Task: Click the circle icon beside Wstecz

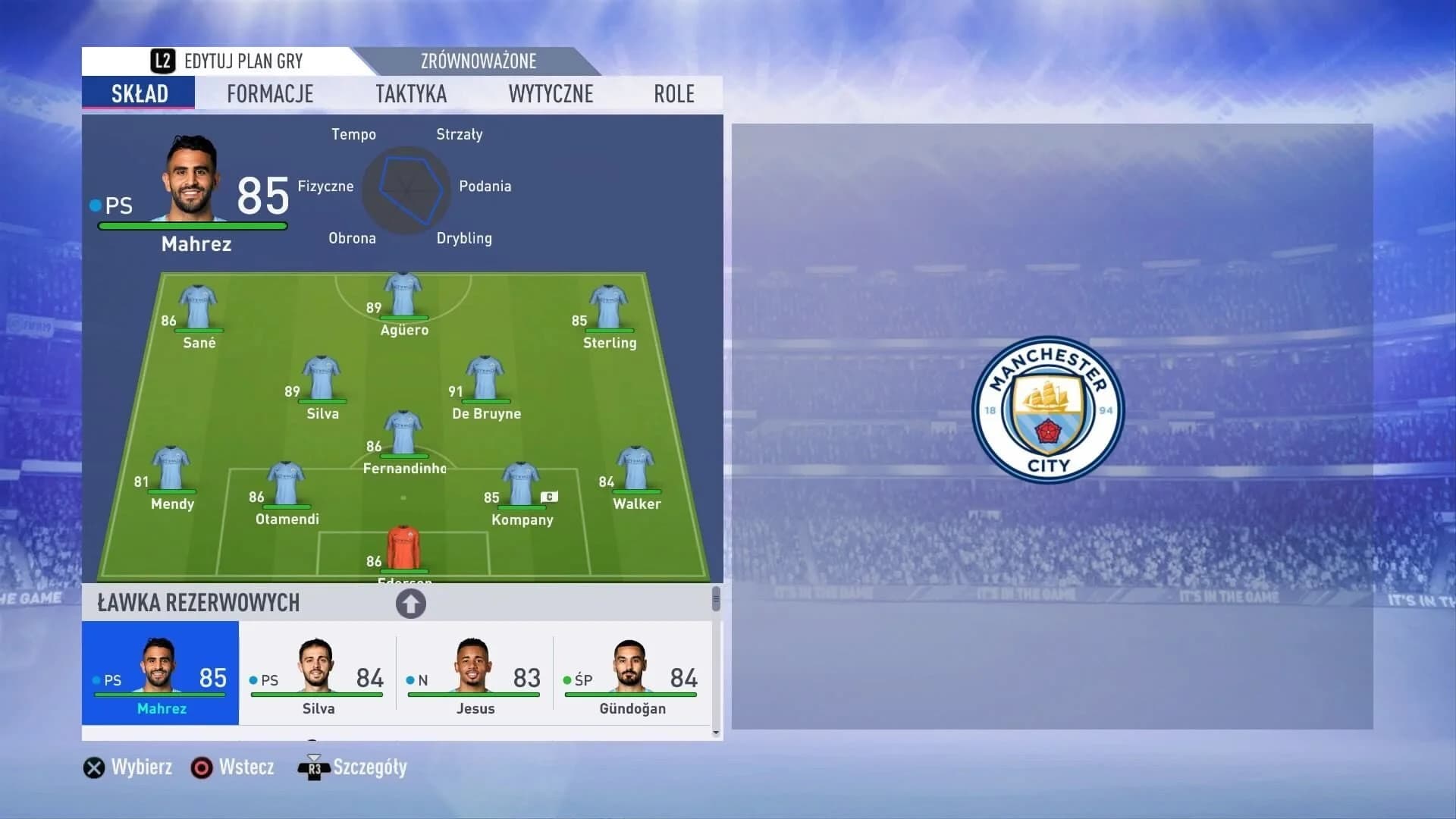Action: tap(202, 767)
